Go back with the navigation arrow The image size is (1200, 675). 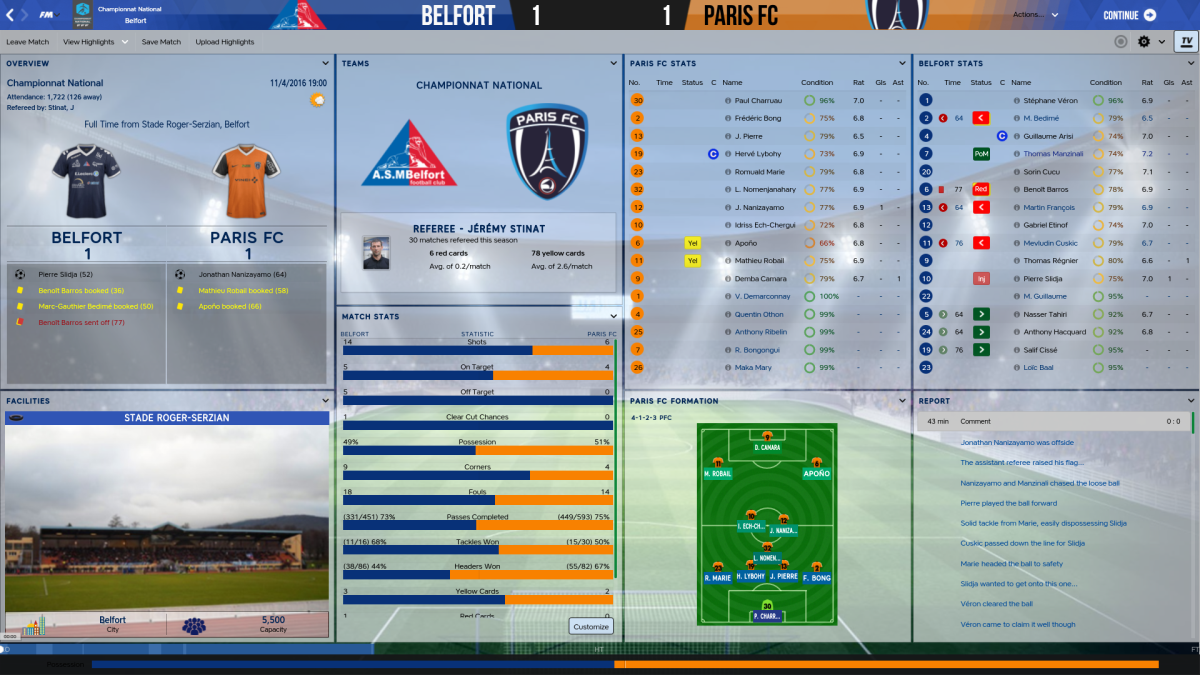pyautogui.click(x=10, y=15)
